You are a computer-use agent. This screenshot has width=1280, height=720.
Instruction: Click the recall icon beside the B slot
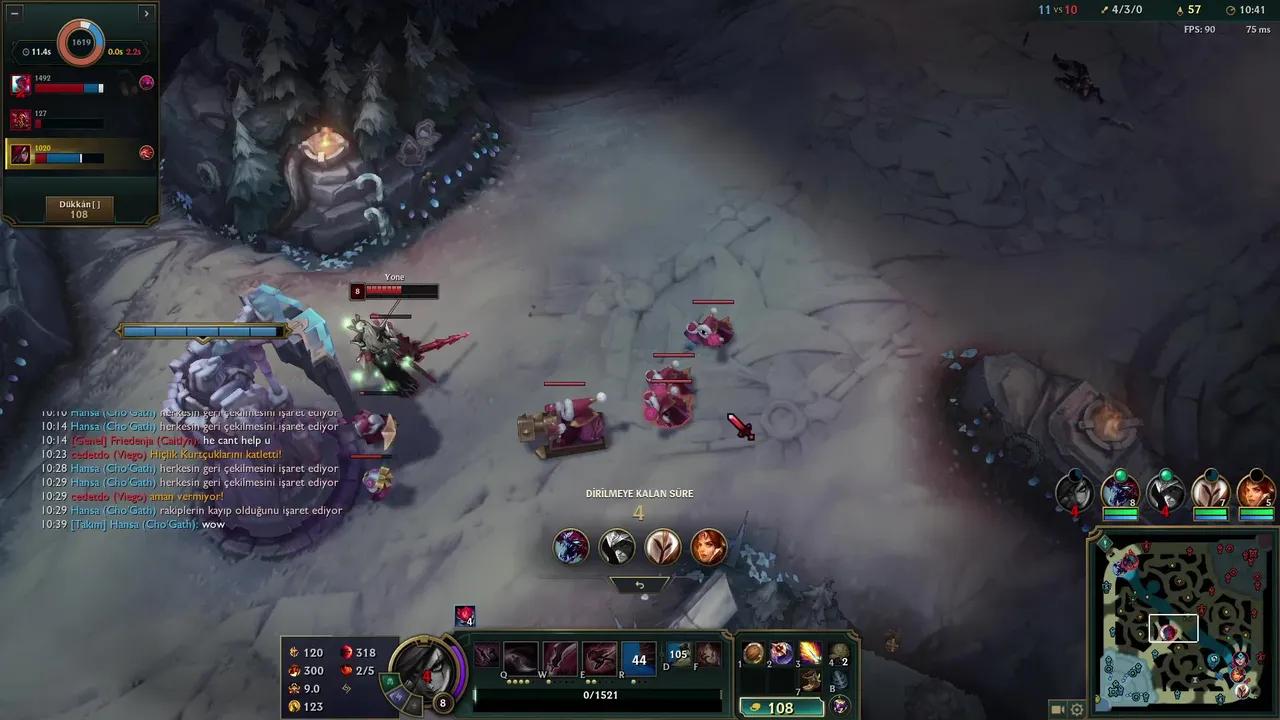coord(841,703)
